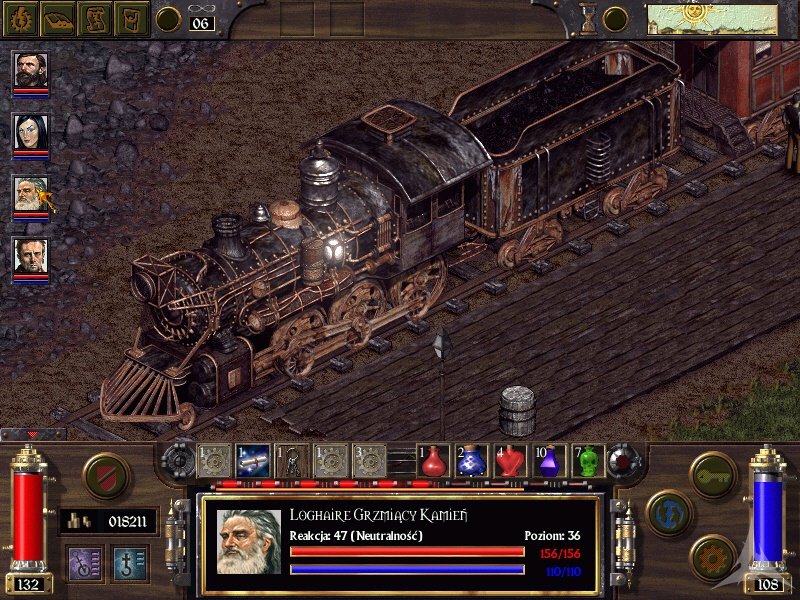The width and height of the screenshot is (800, 600).
Task: Use the green skull poison item
Action: (x=588, y=460)
